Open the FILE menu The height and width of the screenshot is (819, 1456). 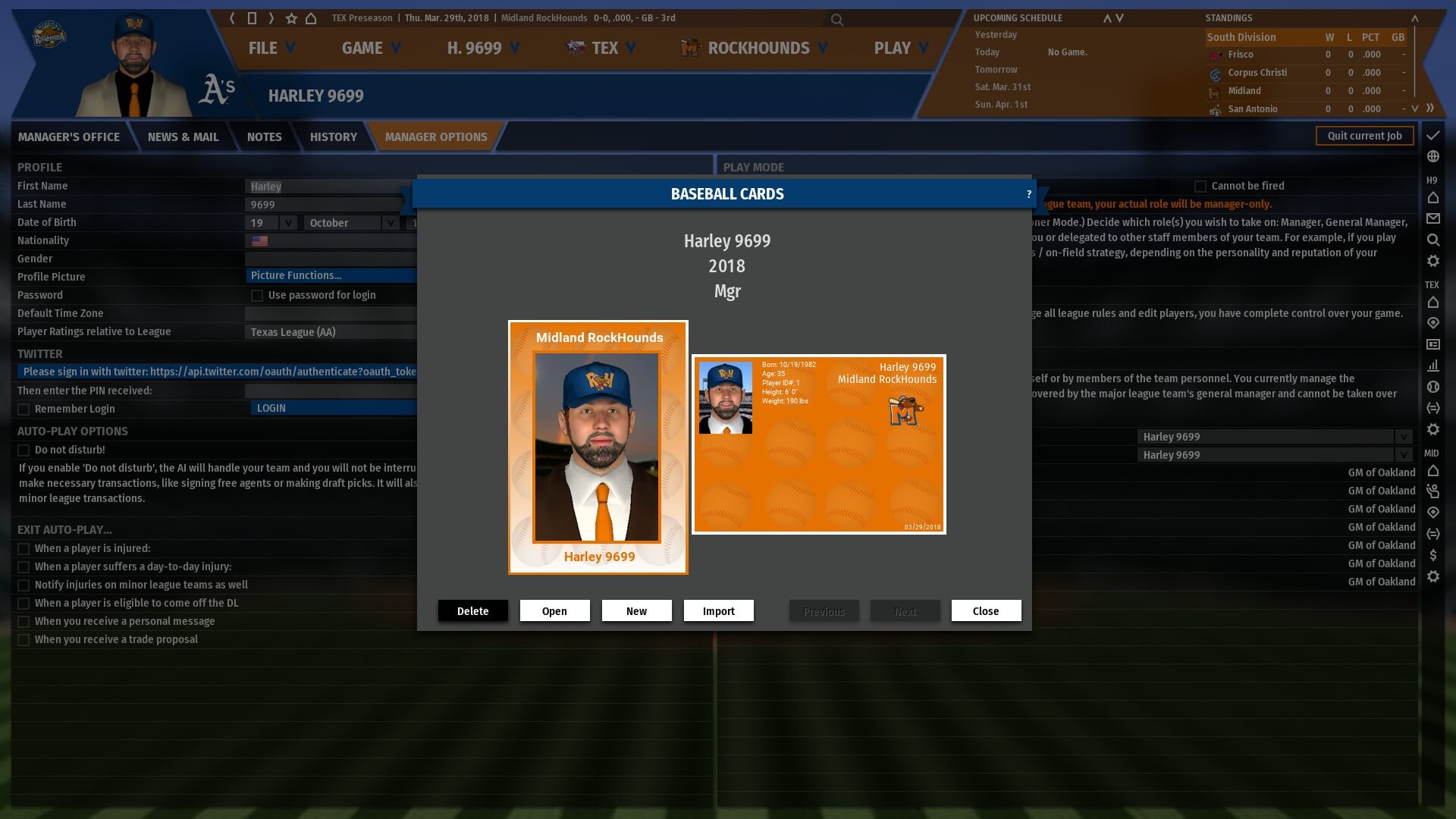(x=271, y=48)
